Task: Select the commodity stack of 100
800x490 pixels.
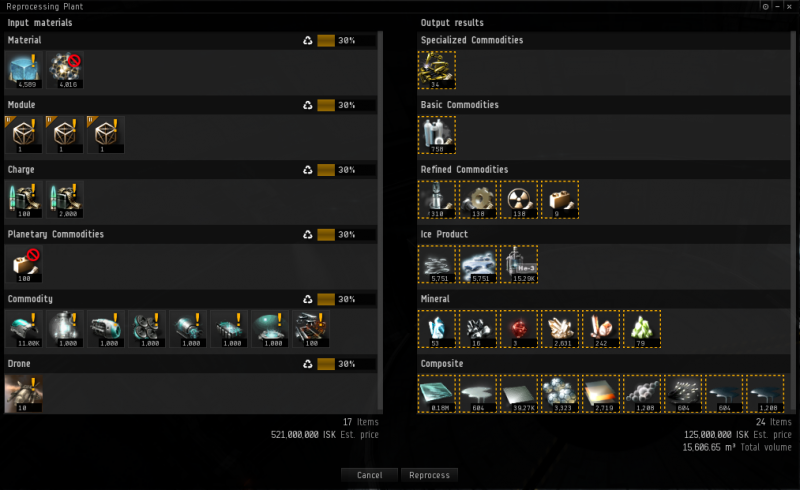Action: (x=312, y=328)
